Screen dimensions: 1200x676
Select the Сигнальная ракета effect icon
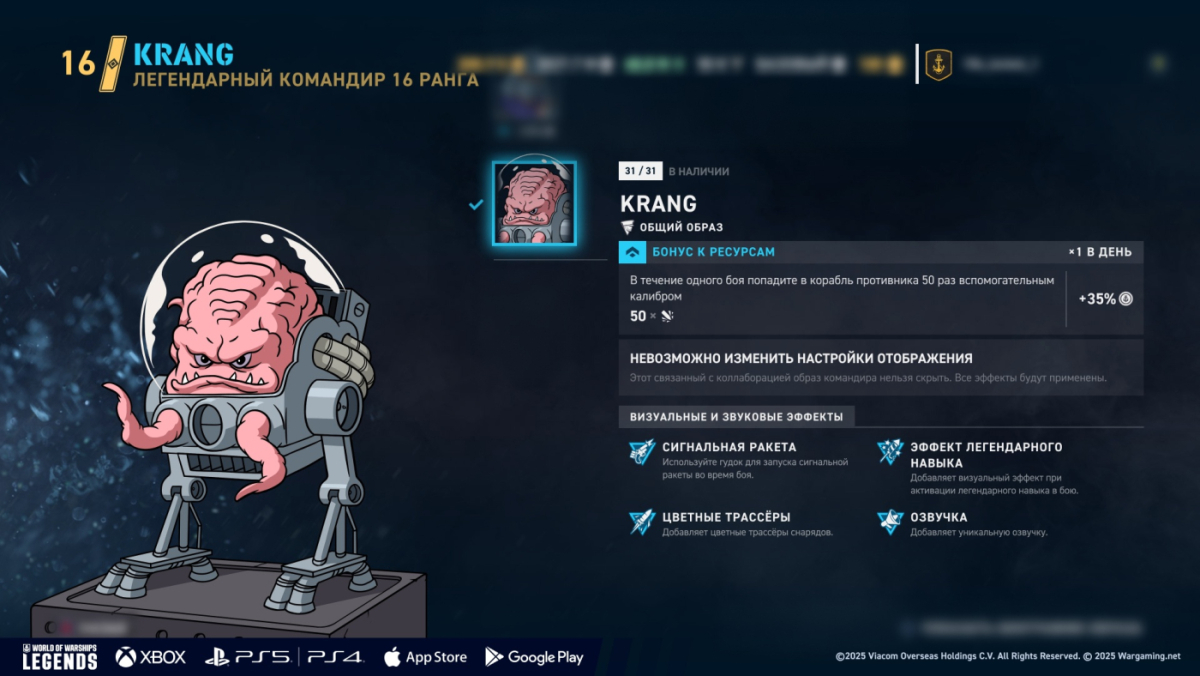pos(641,452)
